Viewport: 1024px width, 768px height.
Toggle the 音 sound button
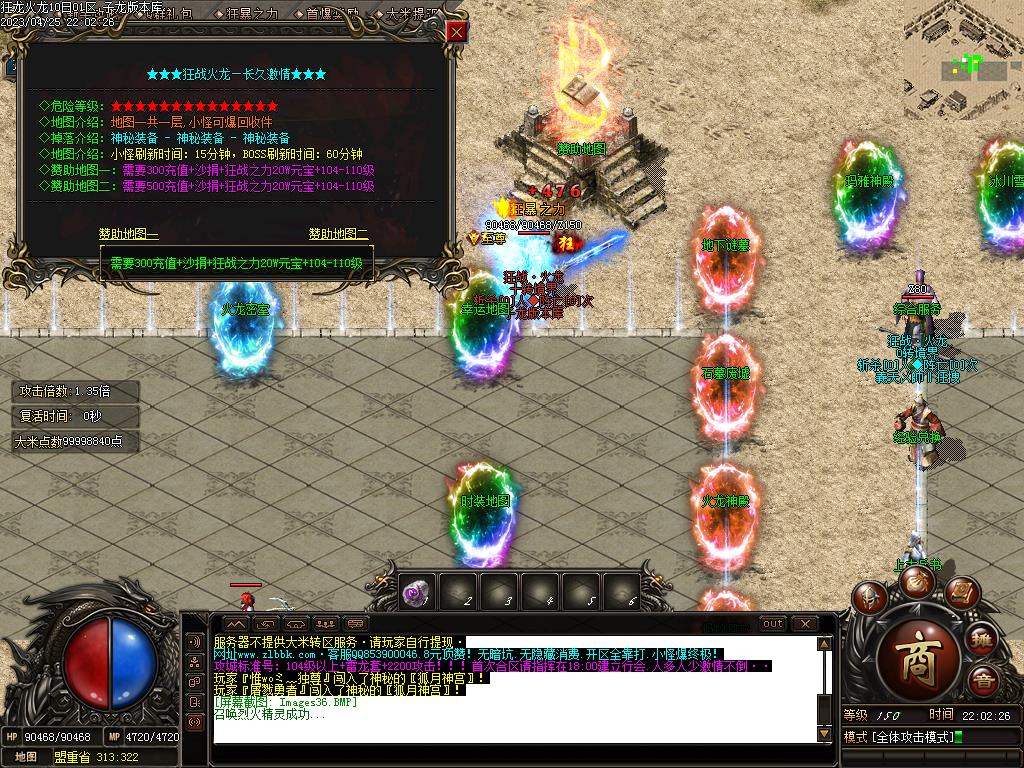pos(985,683)
